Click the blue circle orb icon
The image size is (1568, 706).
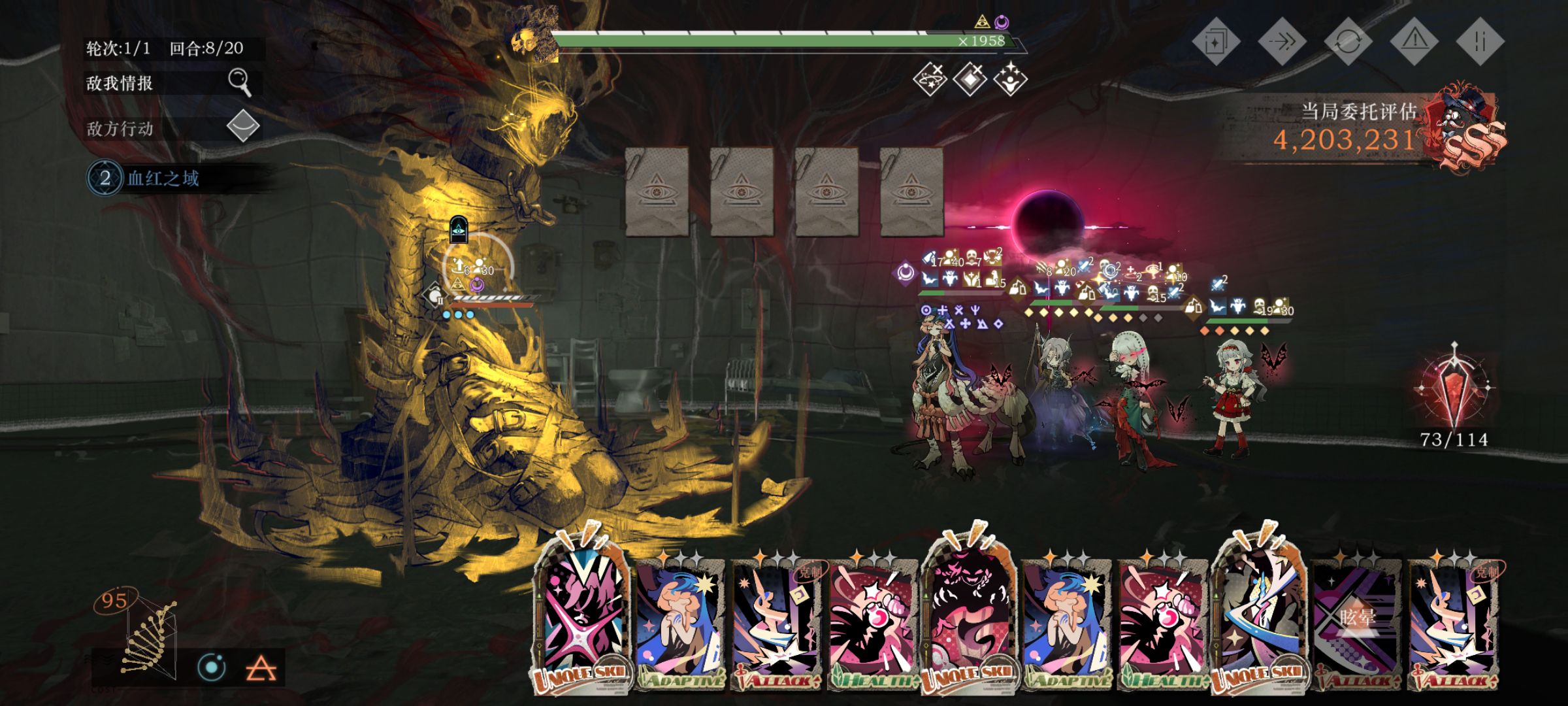tap(212, 667)
